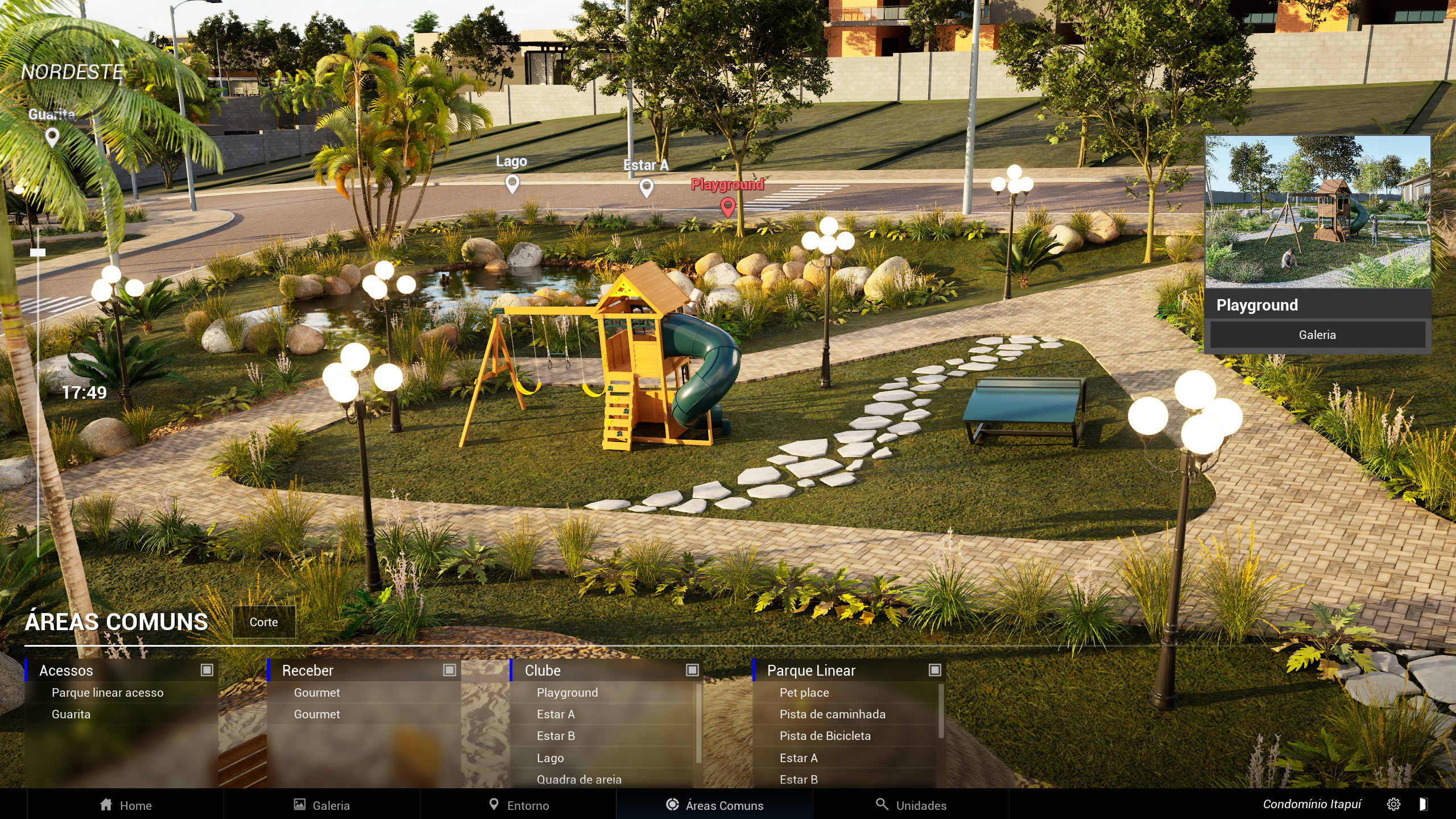Choose Pet place in Parque Linear
The height and width of the screenshot is (819, 1456).
[804, 693]
